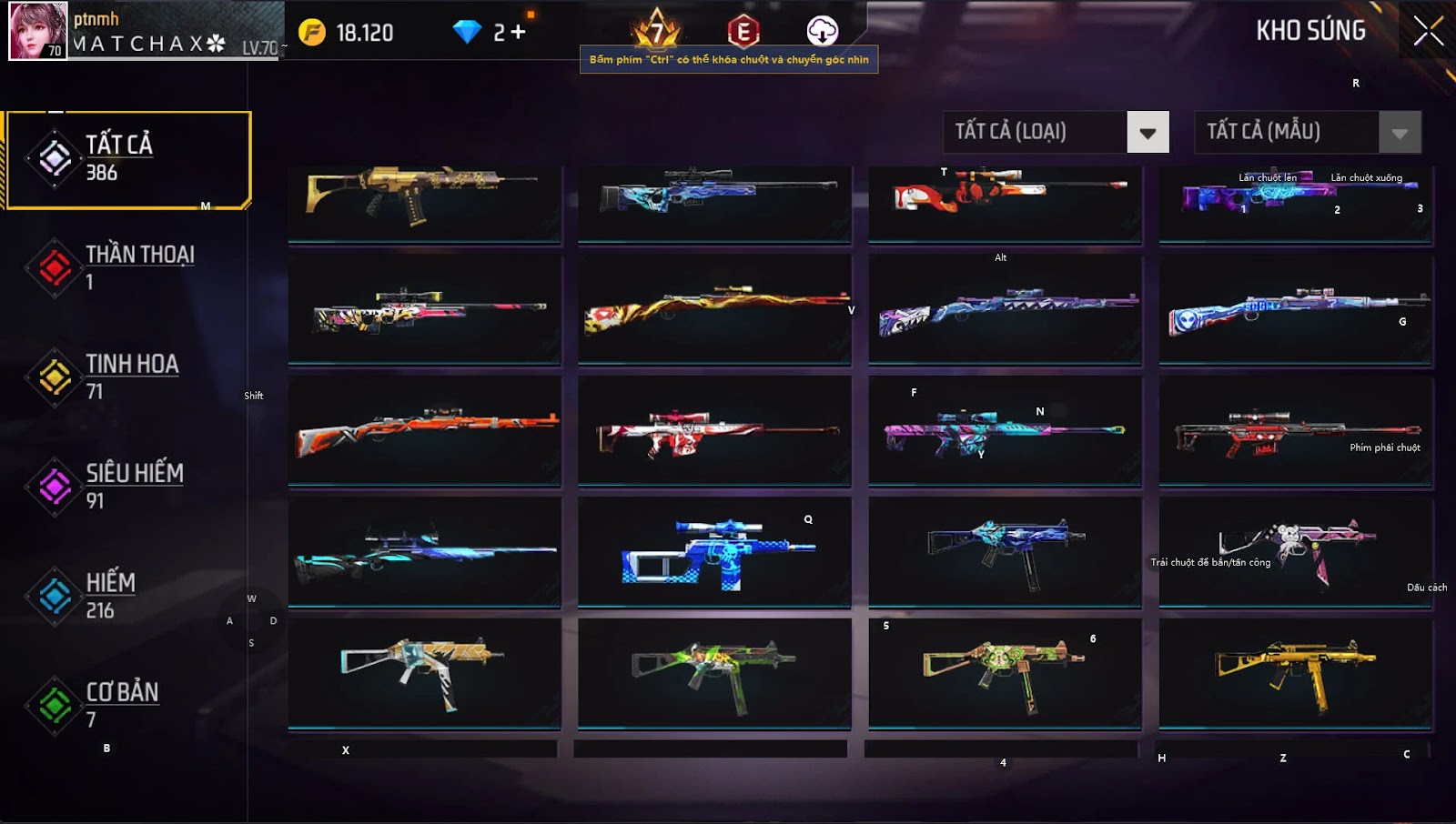This screenshot has height=824, width=1456.
Task: Select the red hexagon E badge
Action: (743, 32)
